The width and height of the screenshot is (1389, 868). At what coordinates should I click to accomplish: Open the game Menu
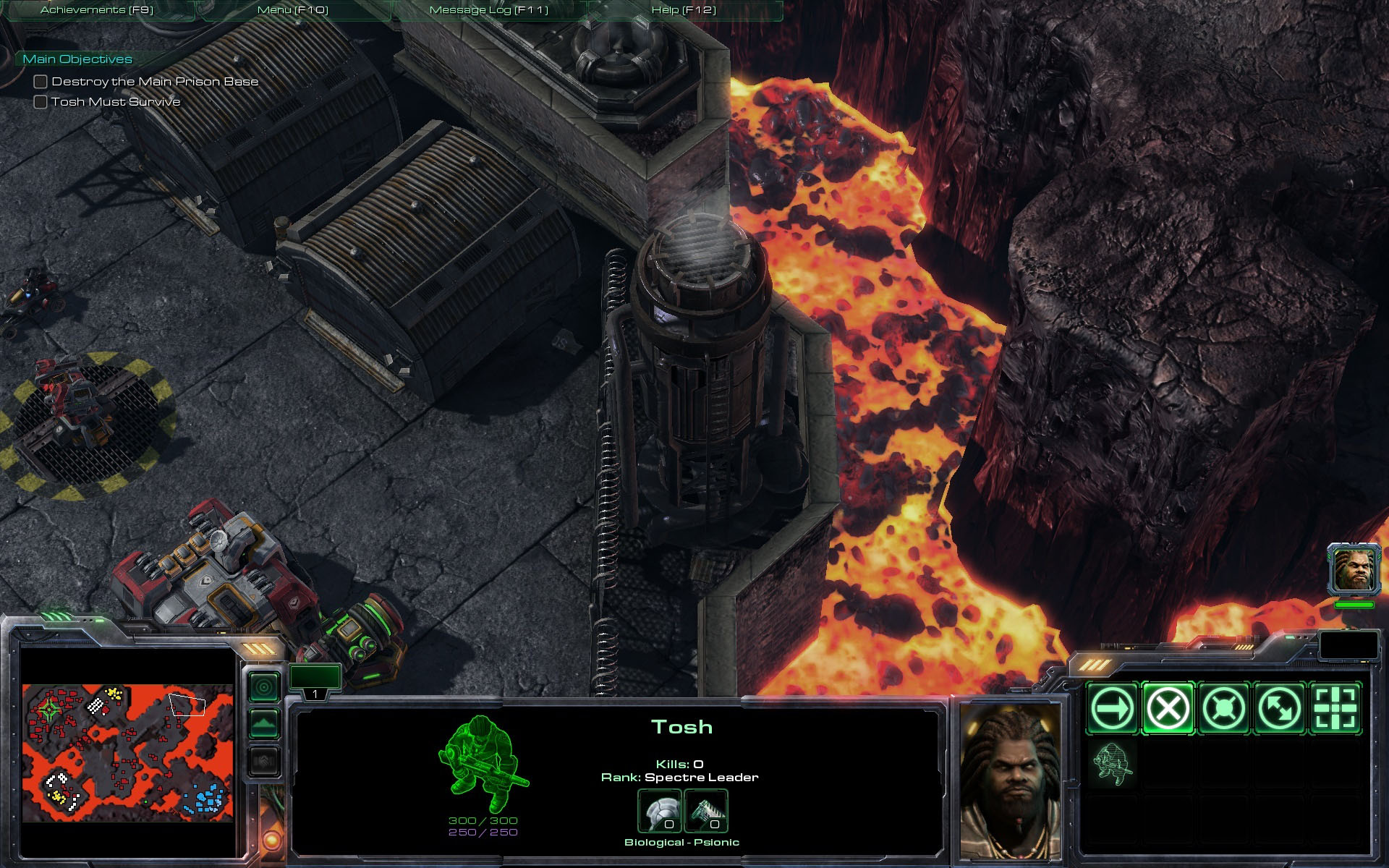pyautogui.click(x=292, y=10)
